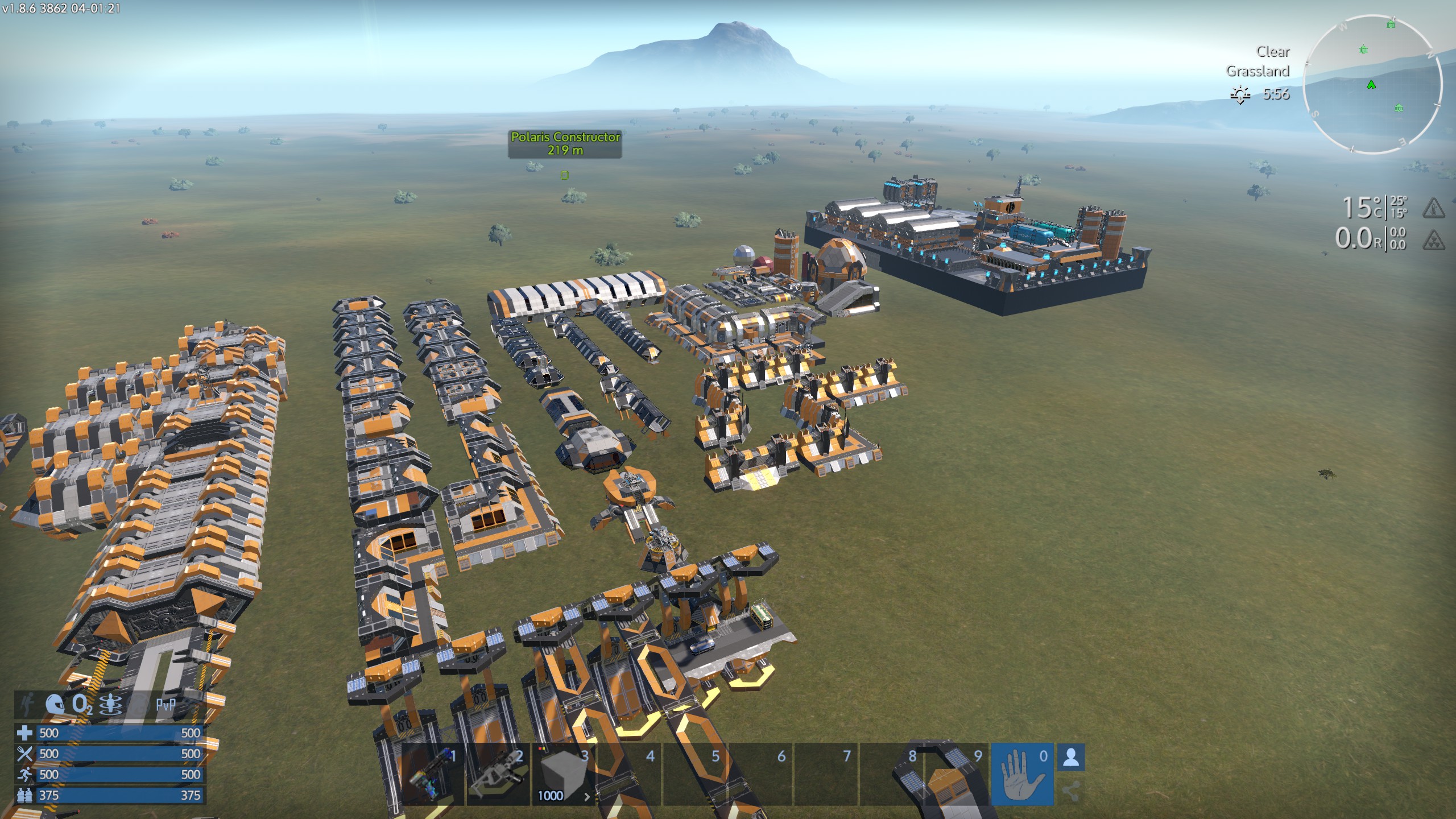Choose the grey block stack of 1000
The width and height of the screenshot is (1456, 819).
(x=563, y=773)
